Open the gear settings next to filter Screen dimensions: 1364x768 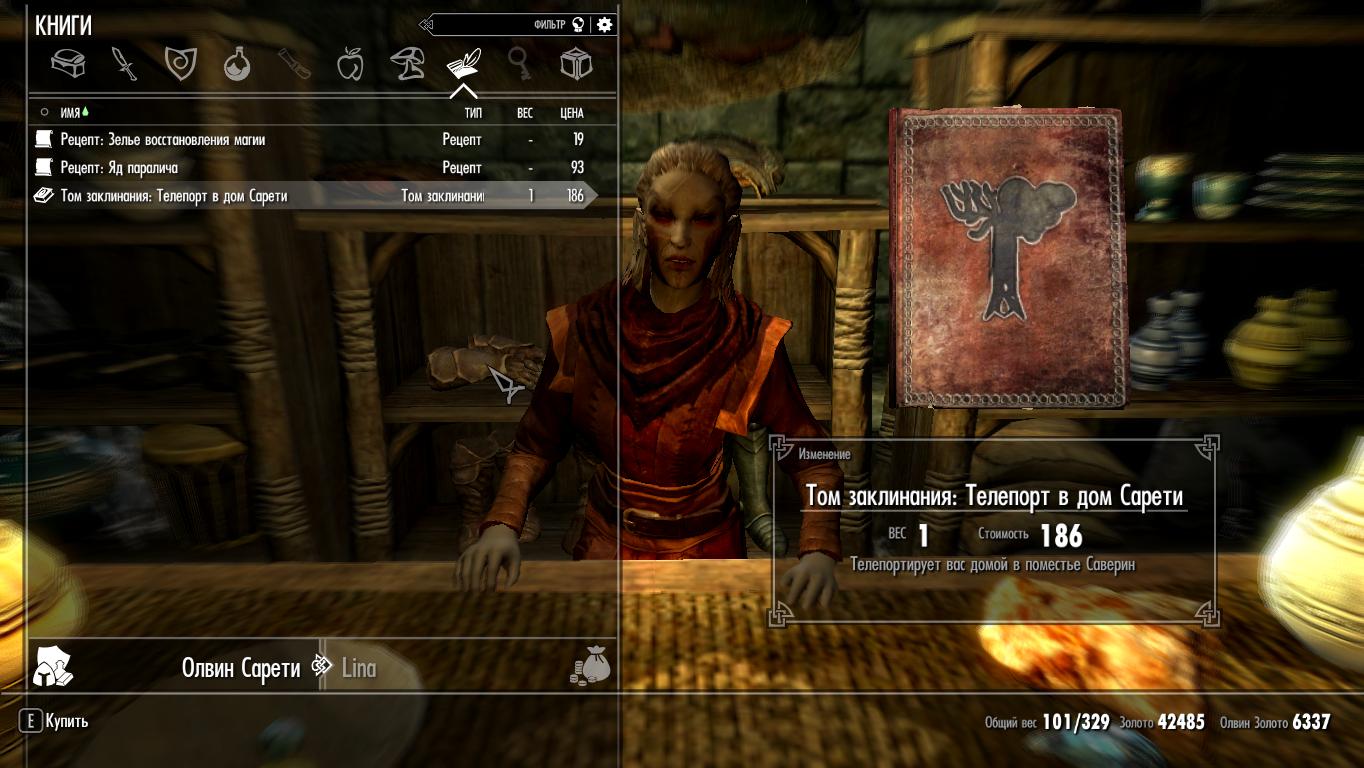click(604, 25)
